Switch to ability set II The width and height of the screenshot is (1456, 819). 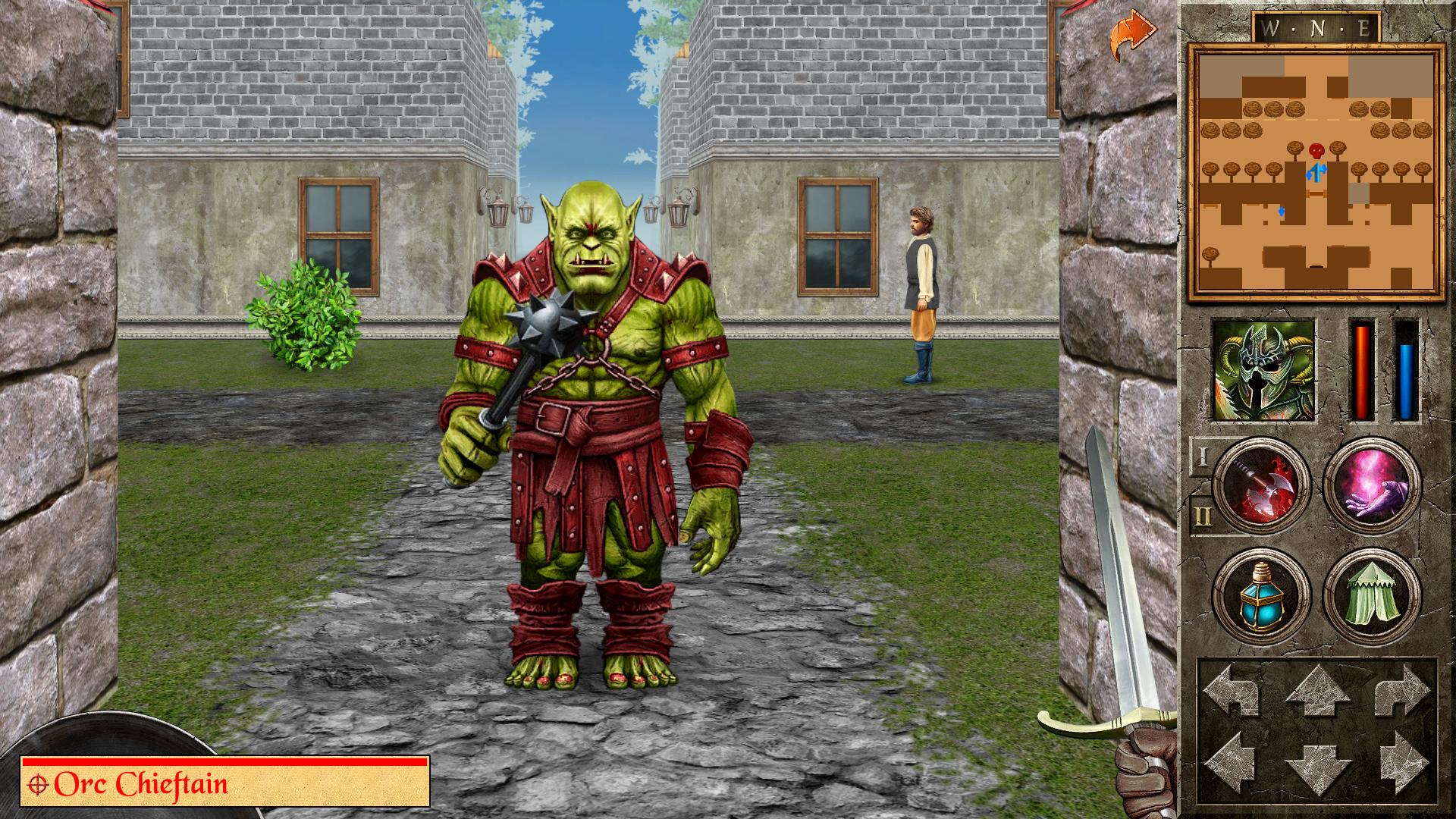1202,516
